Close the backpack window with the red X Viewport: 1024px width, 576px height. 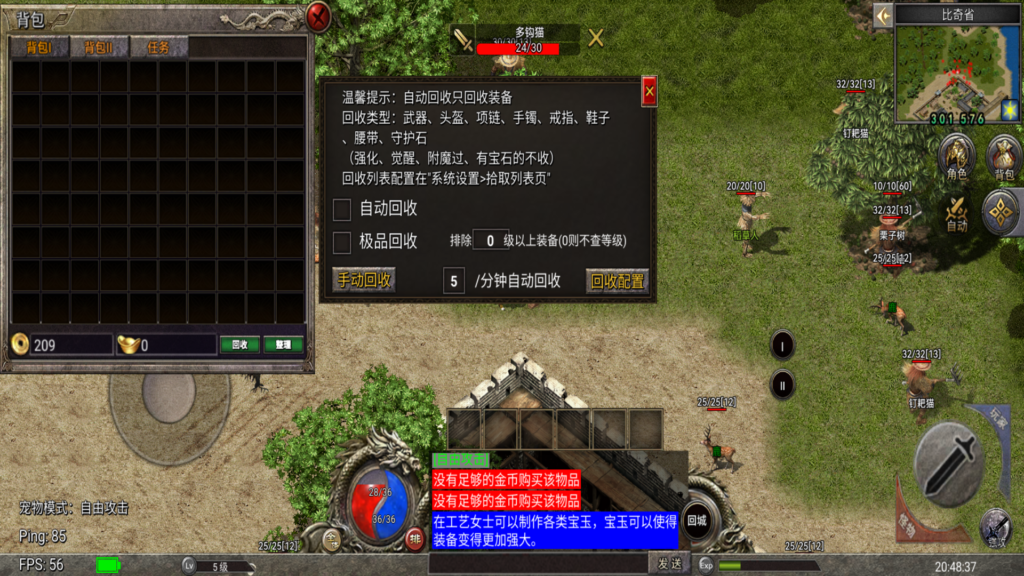(318, 17)
